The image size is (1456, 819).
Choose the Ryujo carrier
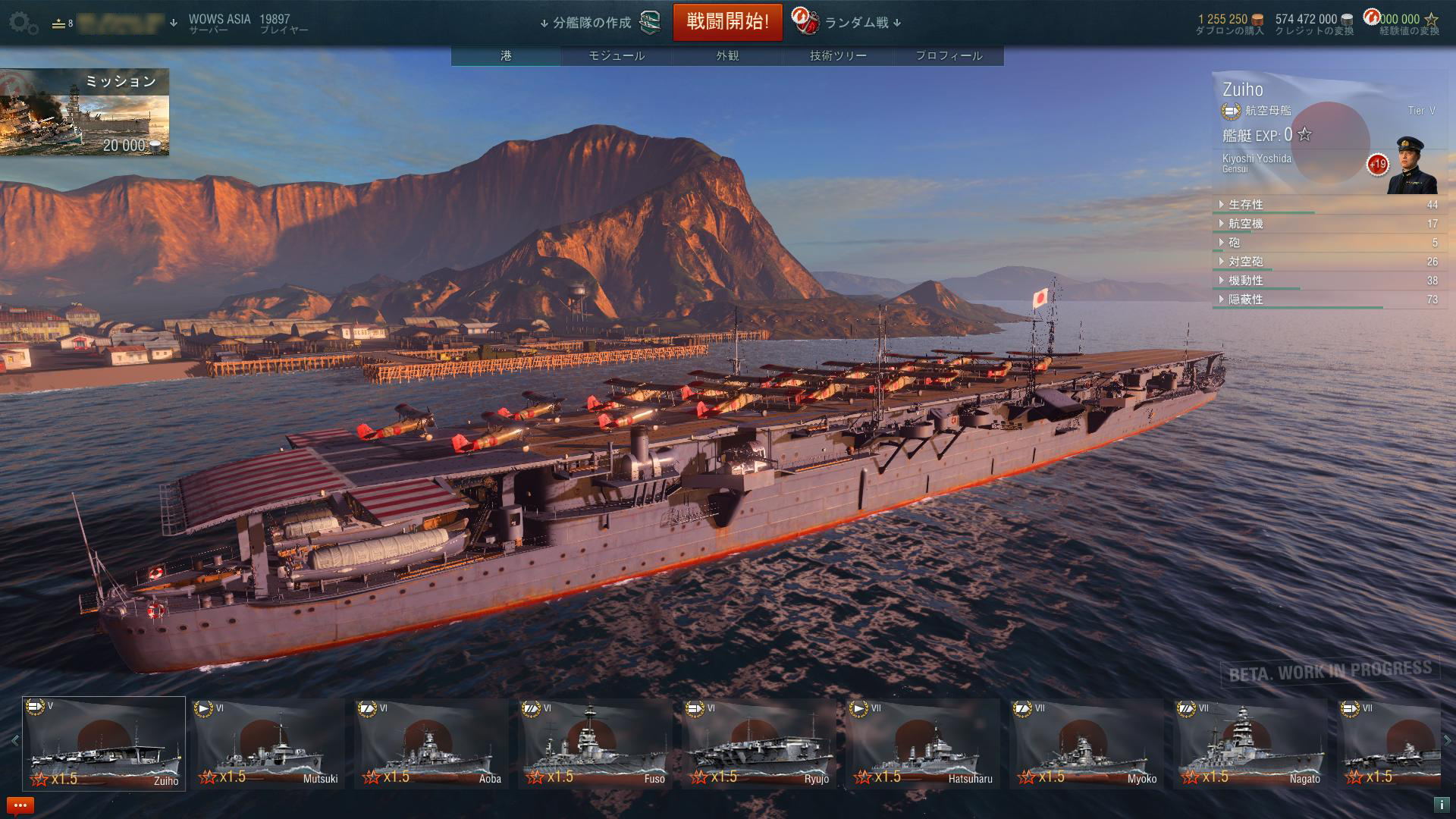758,743
